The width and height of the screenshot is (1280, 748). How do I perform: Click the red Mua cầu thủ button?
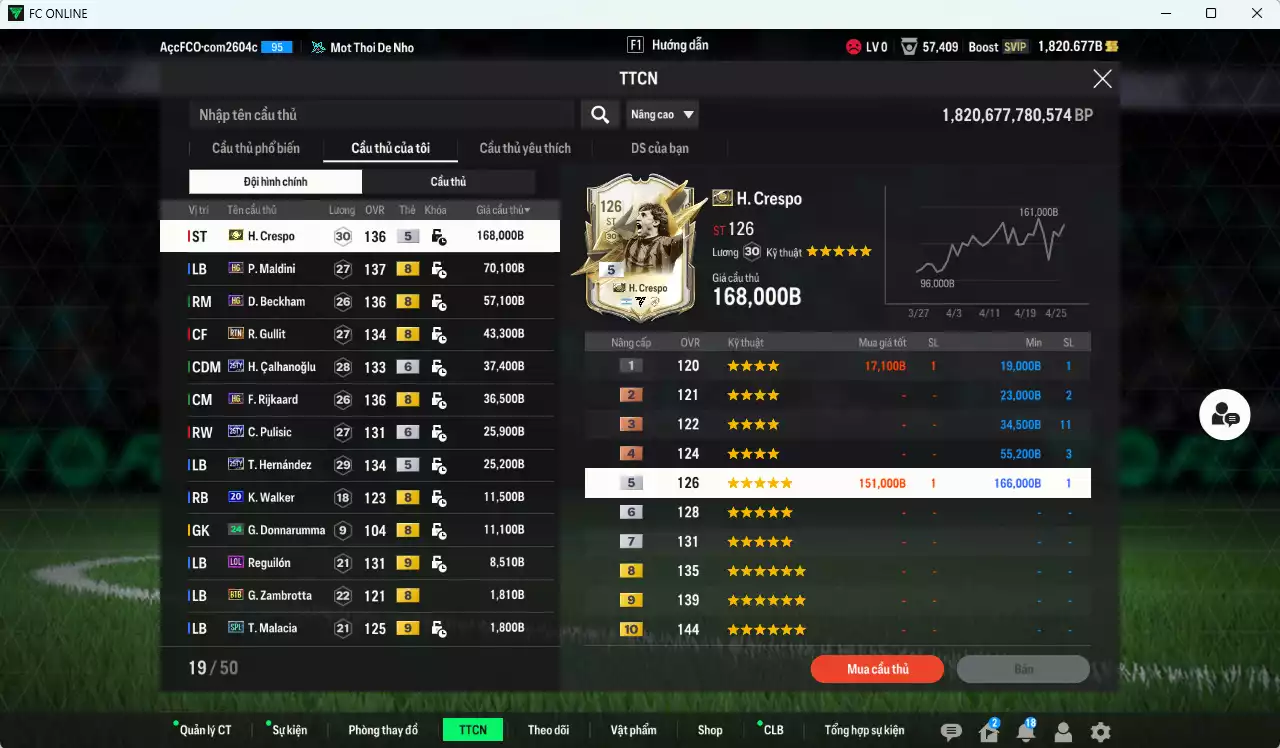coord(877,669)
